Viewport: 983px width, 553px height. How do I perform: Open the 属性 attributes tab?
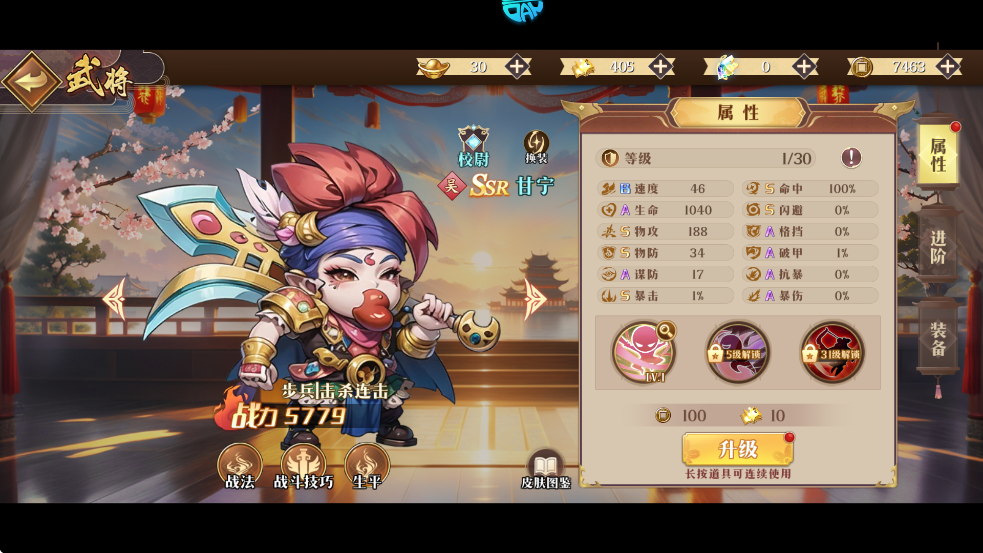[938, 155]
